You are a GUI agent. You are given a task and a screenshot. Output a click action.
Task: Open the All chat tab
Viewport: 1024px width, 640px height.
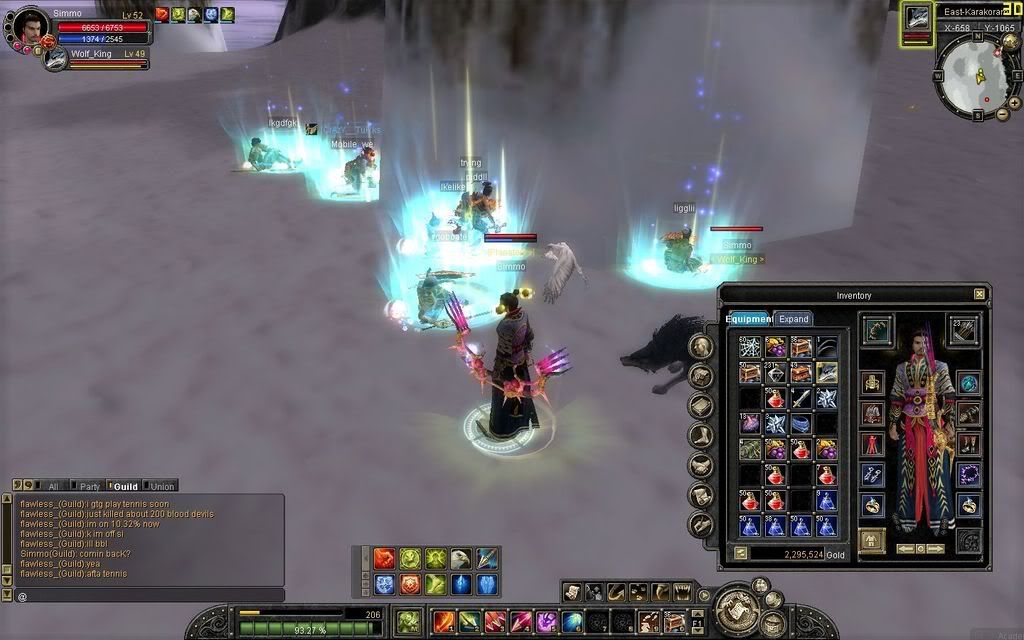click(x=53, y=486)
